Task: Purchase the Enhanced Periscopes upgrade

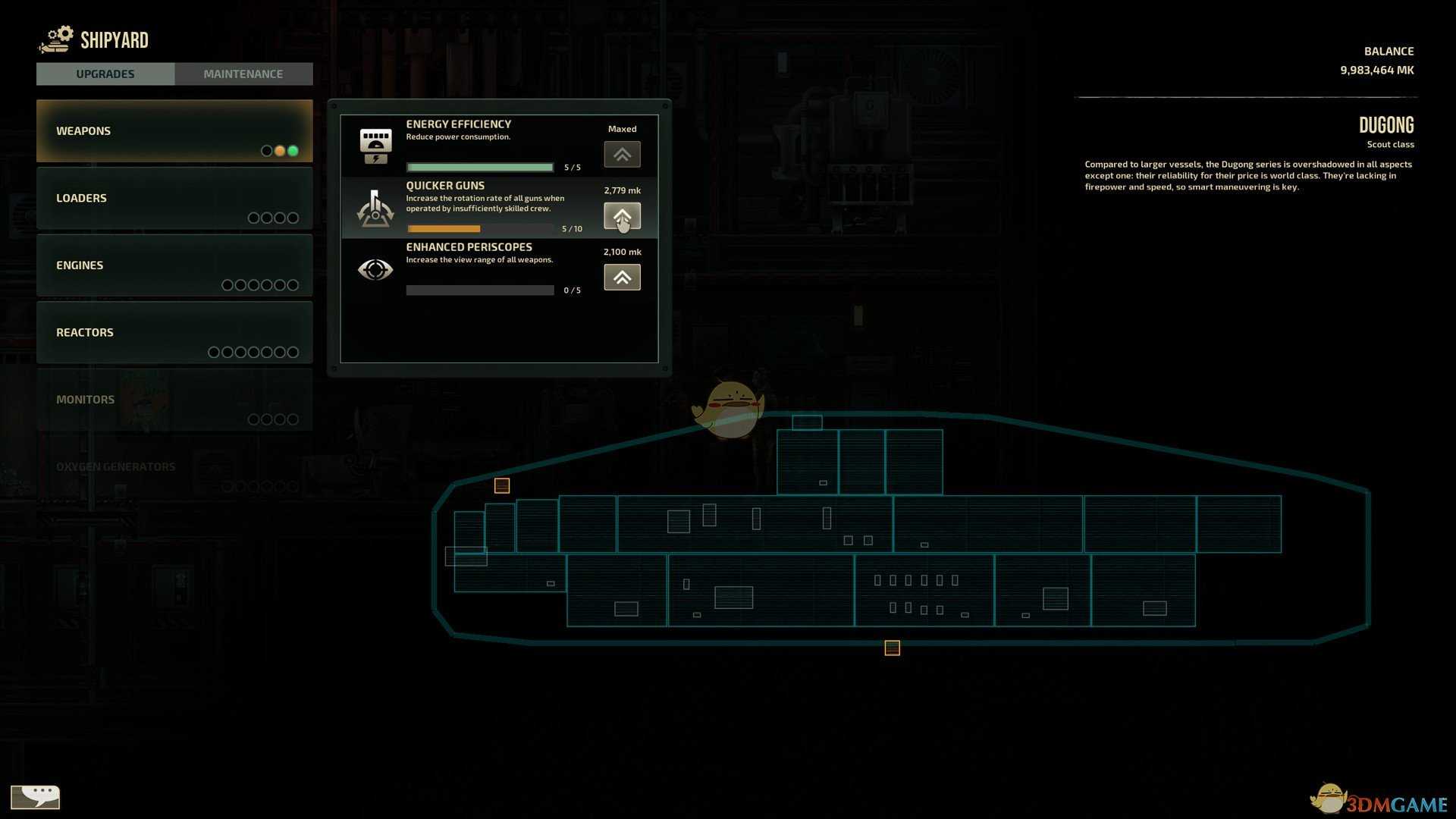Action: (x=622, y=278)
